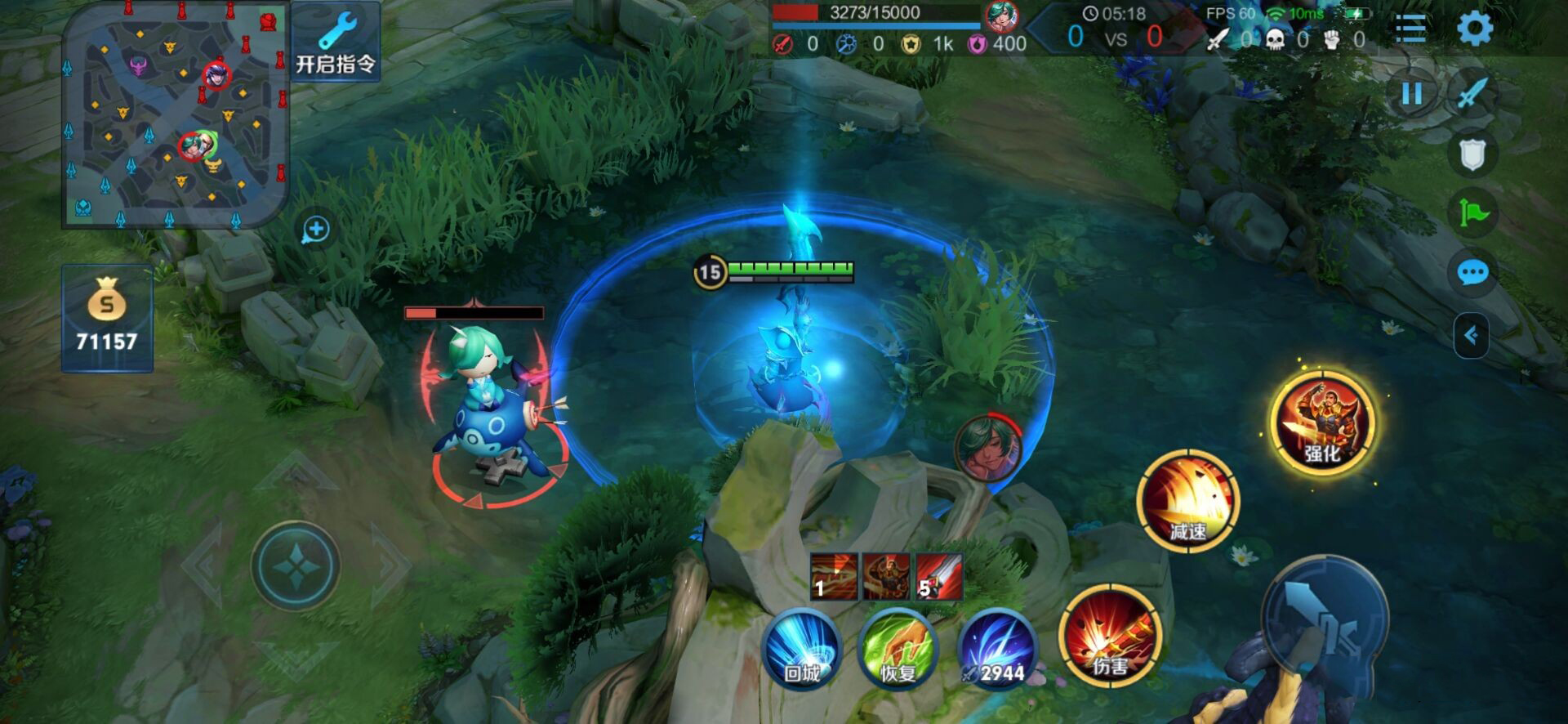Screen dimensions: 1568x724
Task: Open the minimap
Action: (175, 114)
